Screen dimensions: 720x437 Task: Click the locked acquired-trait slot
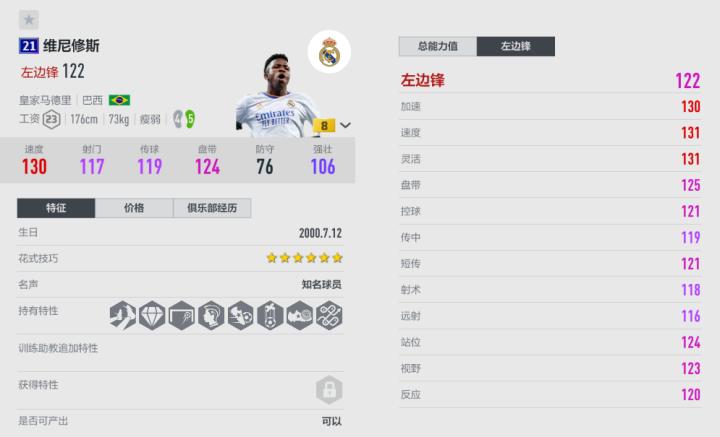(x=329, y=389)
